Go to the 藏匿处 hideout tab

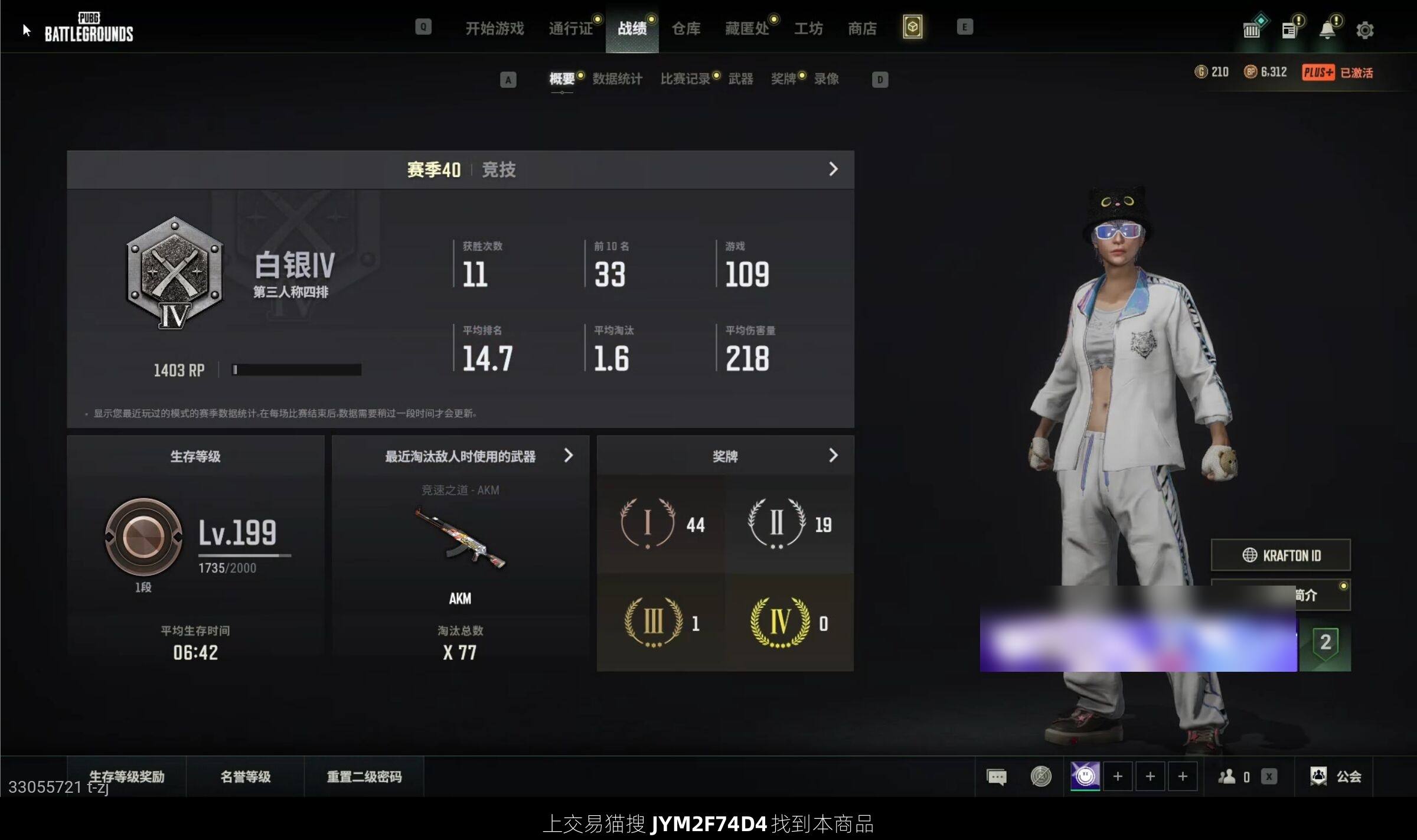click(747, 28)
